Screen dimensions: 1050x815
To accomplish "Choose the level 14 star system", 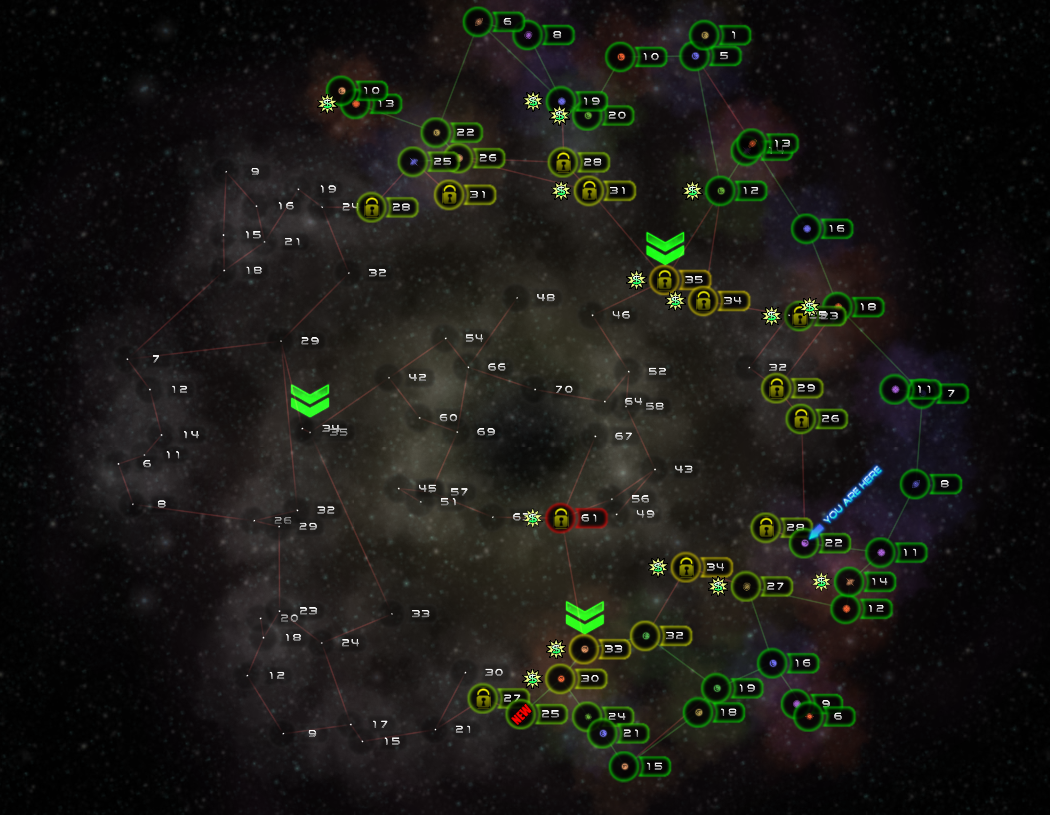I will tap(850, 581).
